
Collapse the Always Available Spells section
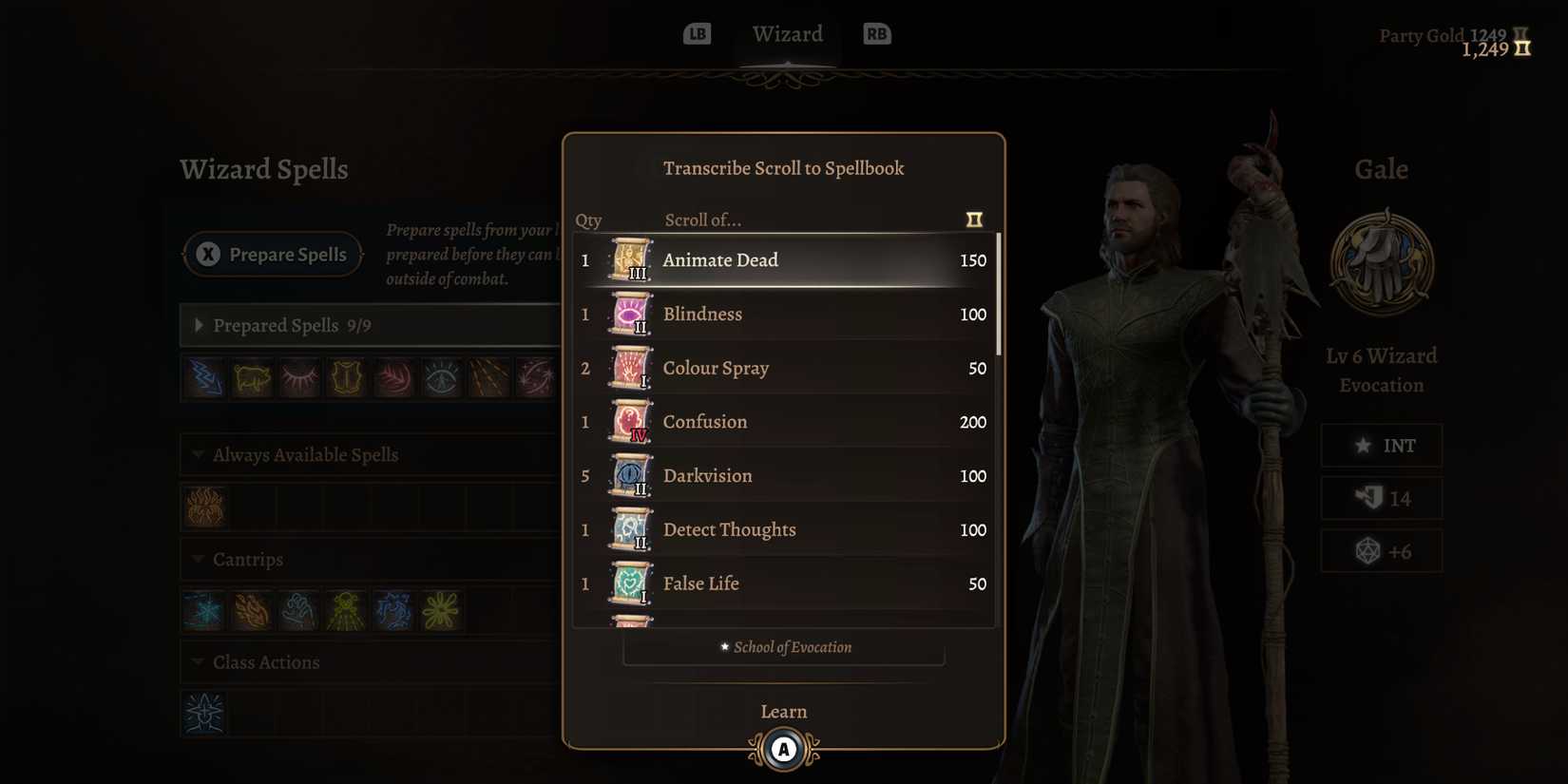[198, 454]
